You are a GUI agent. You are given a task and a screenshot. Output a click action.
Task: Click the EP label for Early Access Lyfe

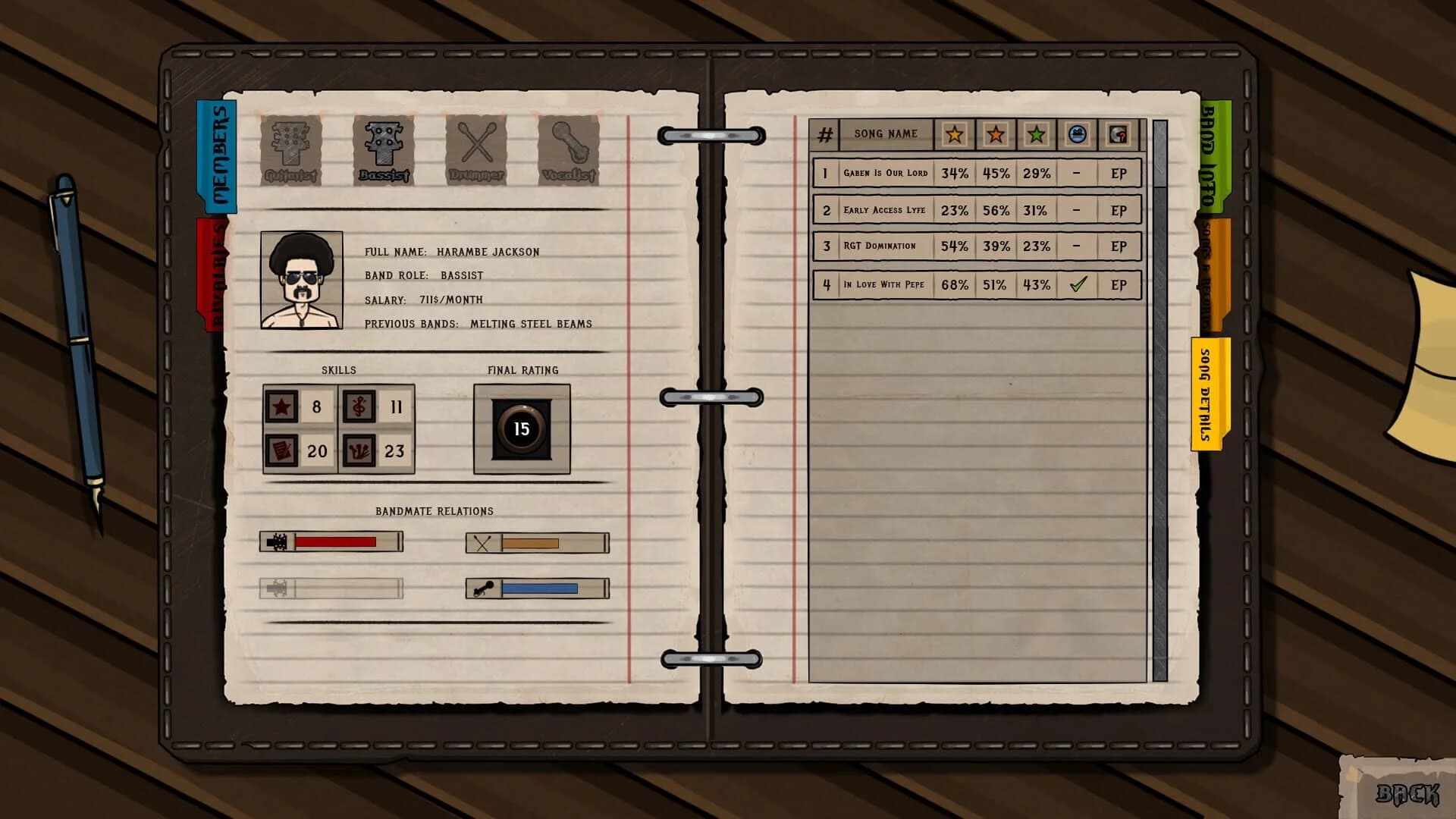pyautogui.click(x=1119, y=210)
